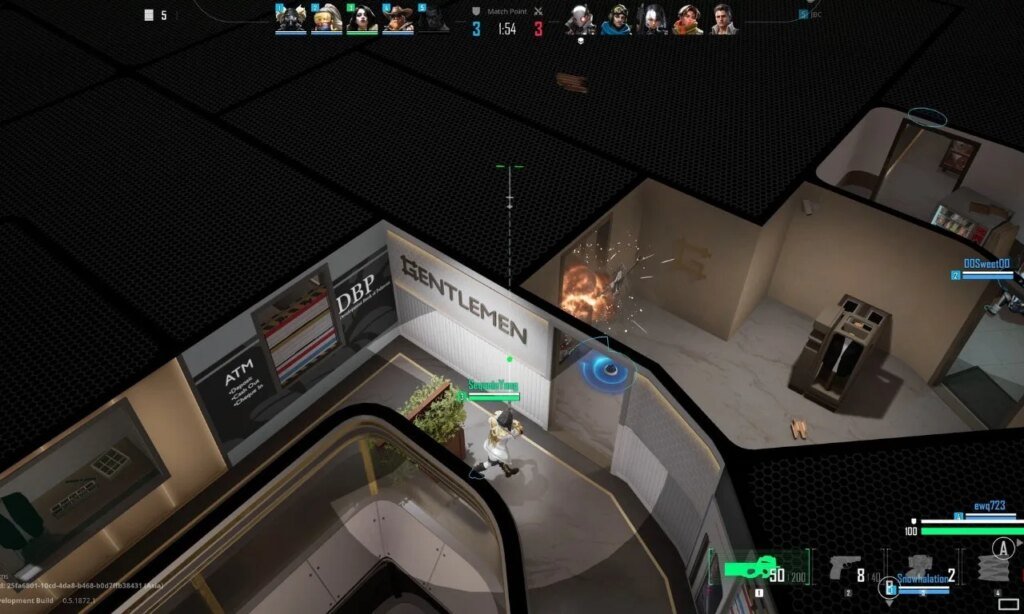Image resolution: width=1024 pixels, height=614 pixels.
Task: Click the greyed-out teammate portrait numbered 5
Action: tap(433, 19)
